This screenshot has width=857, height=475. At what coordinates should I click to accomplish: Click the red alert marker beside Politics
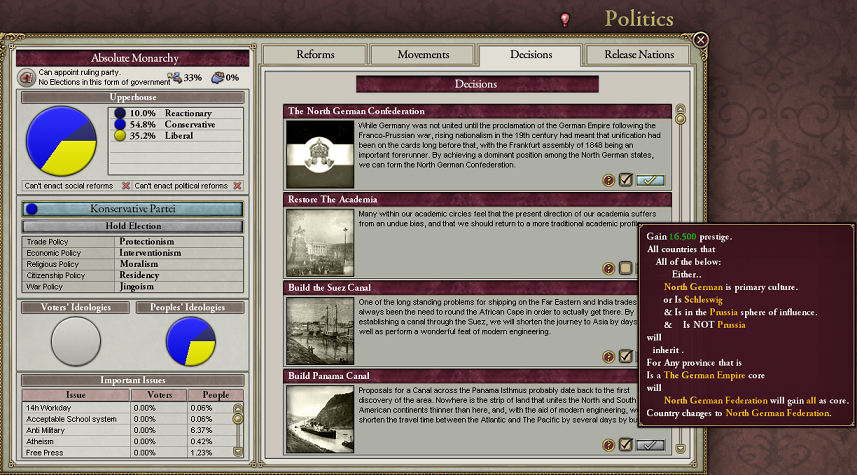pyautogui.click(x=565, y=19)
